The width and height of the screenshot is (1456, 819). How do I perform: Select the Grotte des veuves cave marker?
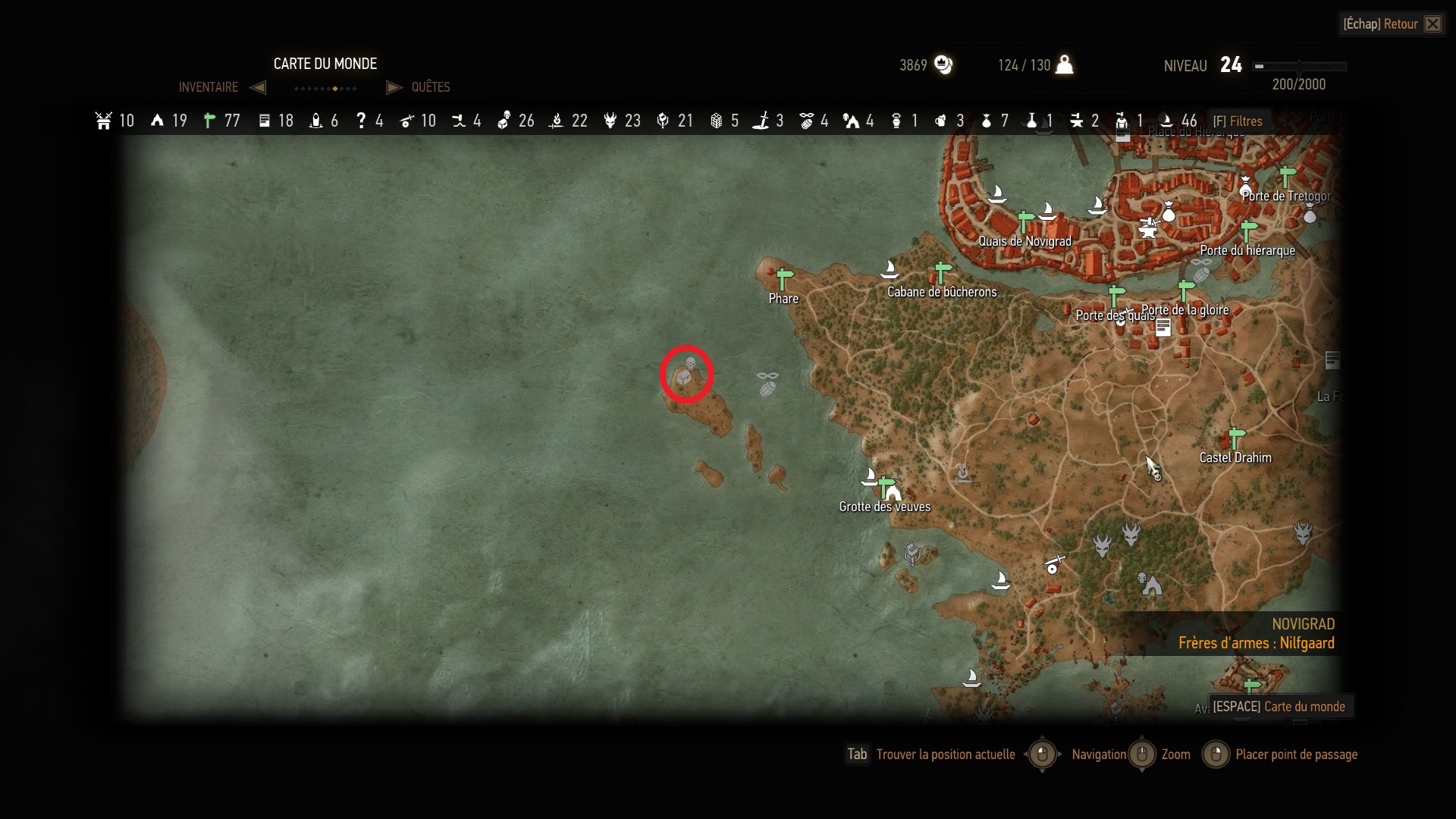[x=893, y=492]
